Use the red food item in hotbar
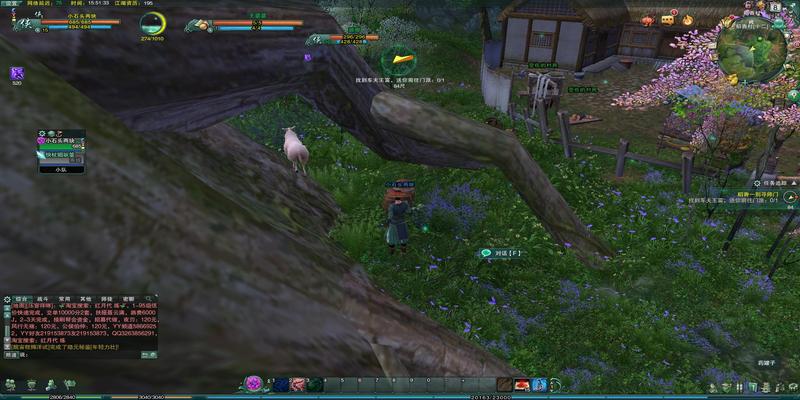 pos(522,384)
